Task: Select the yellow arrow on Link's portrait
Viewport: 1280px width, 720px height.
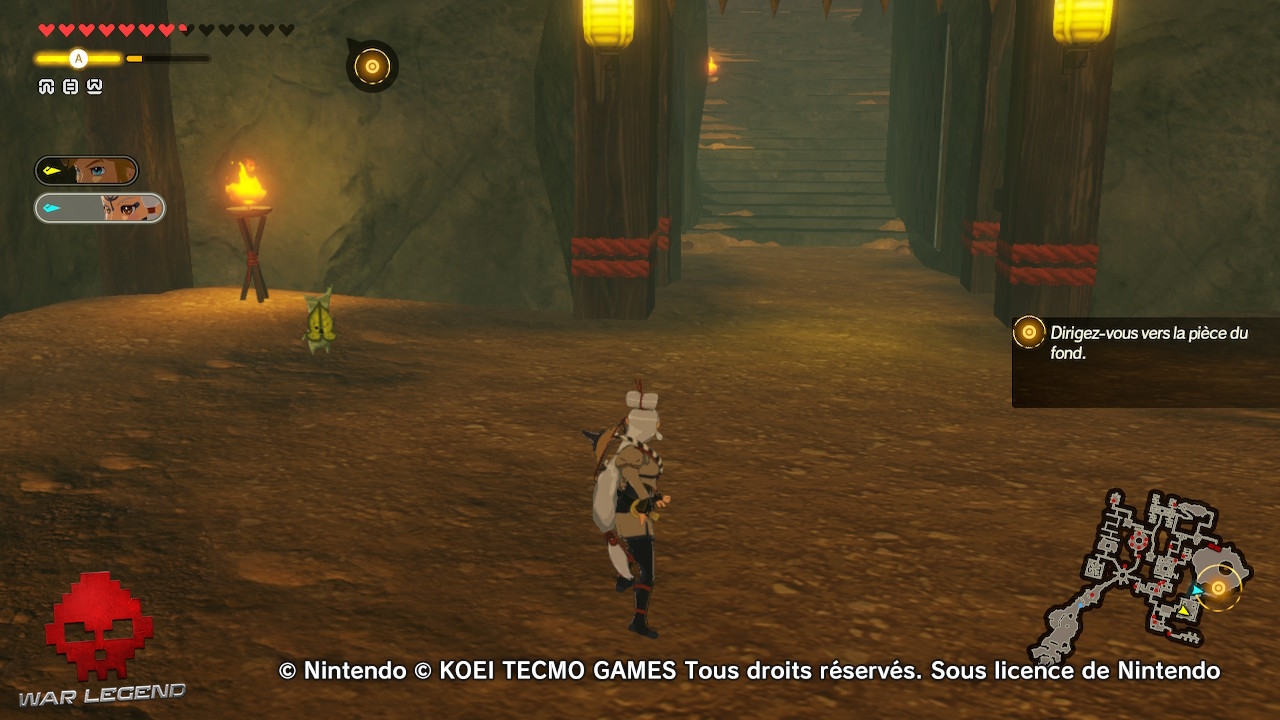Action: pos(52,170)
